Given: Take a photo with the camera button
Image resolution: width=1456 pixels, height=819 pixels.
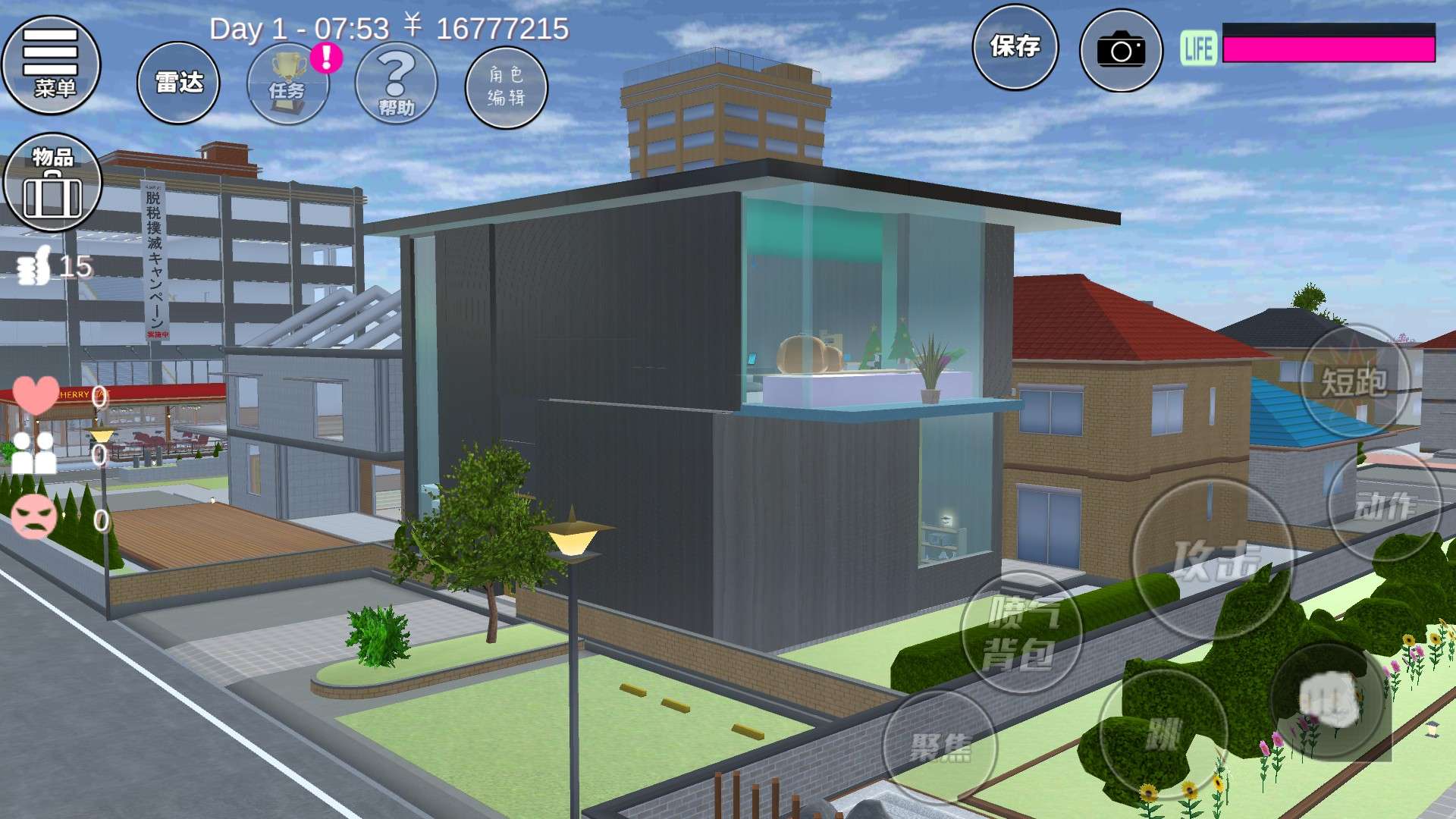Looking at the screenshot, I should (x=1121, y=50).
